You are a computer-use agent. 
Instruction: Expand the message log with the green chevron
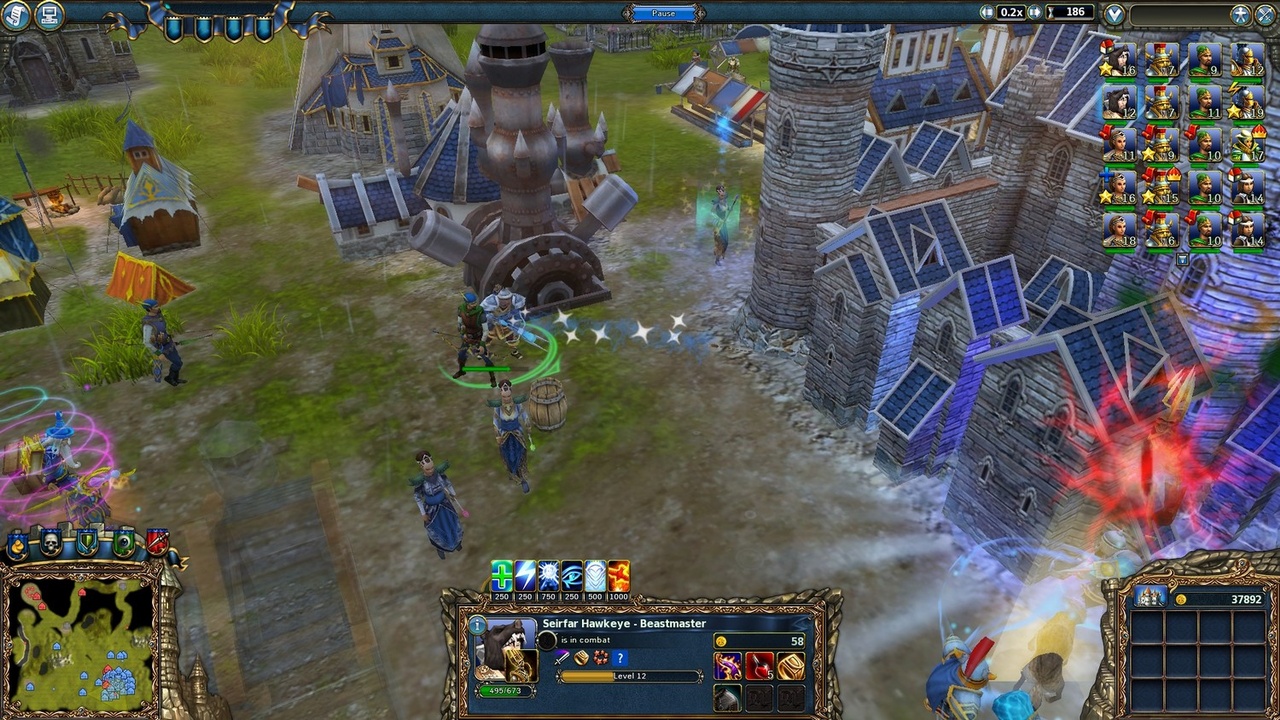1114,13
